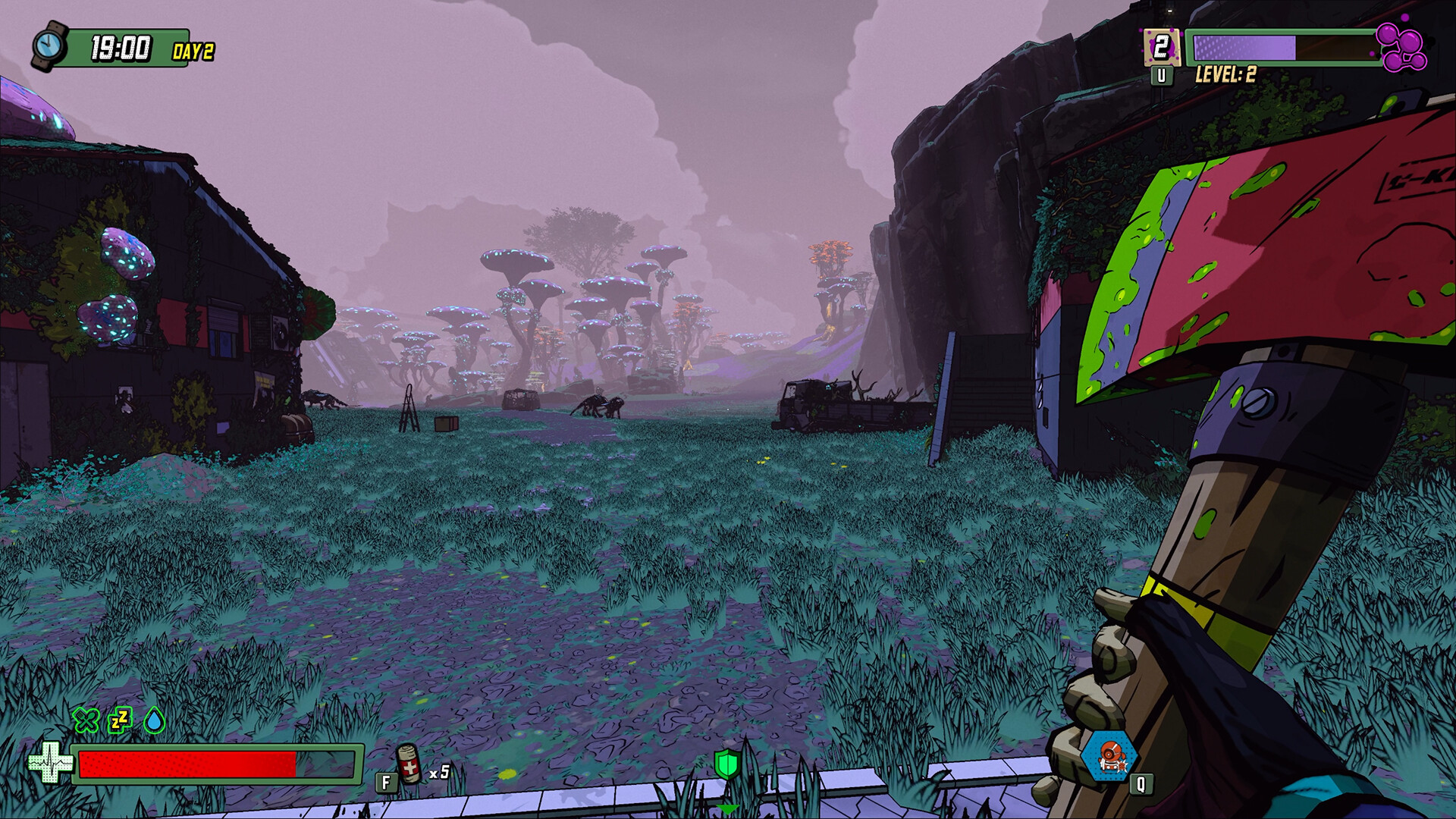Click the wristwatch clock icon
This screenshot has height=819, width=1456.
click(x=50, y=44)
